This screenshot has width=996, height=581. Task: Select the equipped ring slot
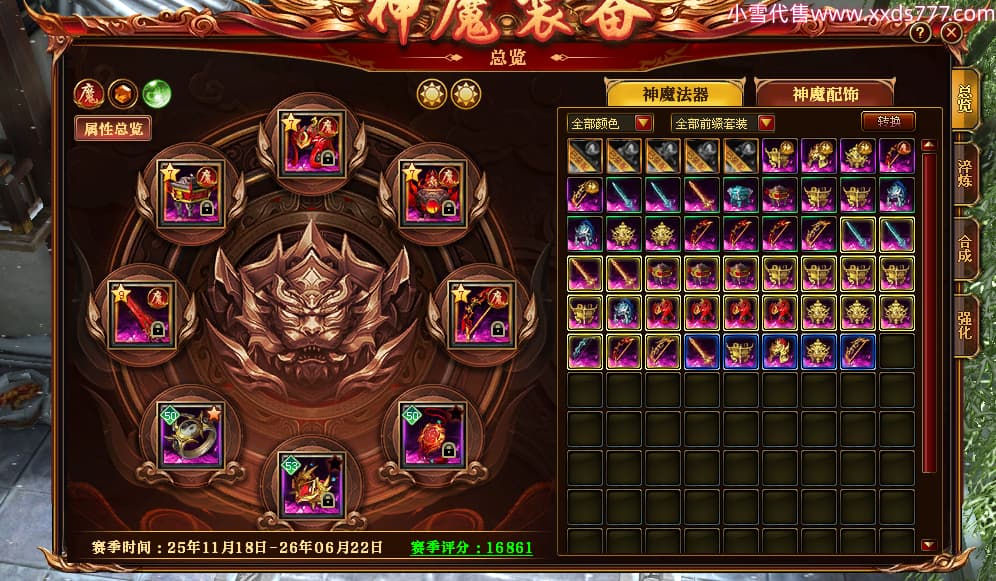pos(190,434)
